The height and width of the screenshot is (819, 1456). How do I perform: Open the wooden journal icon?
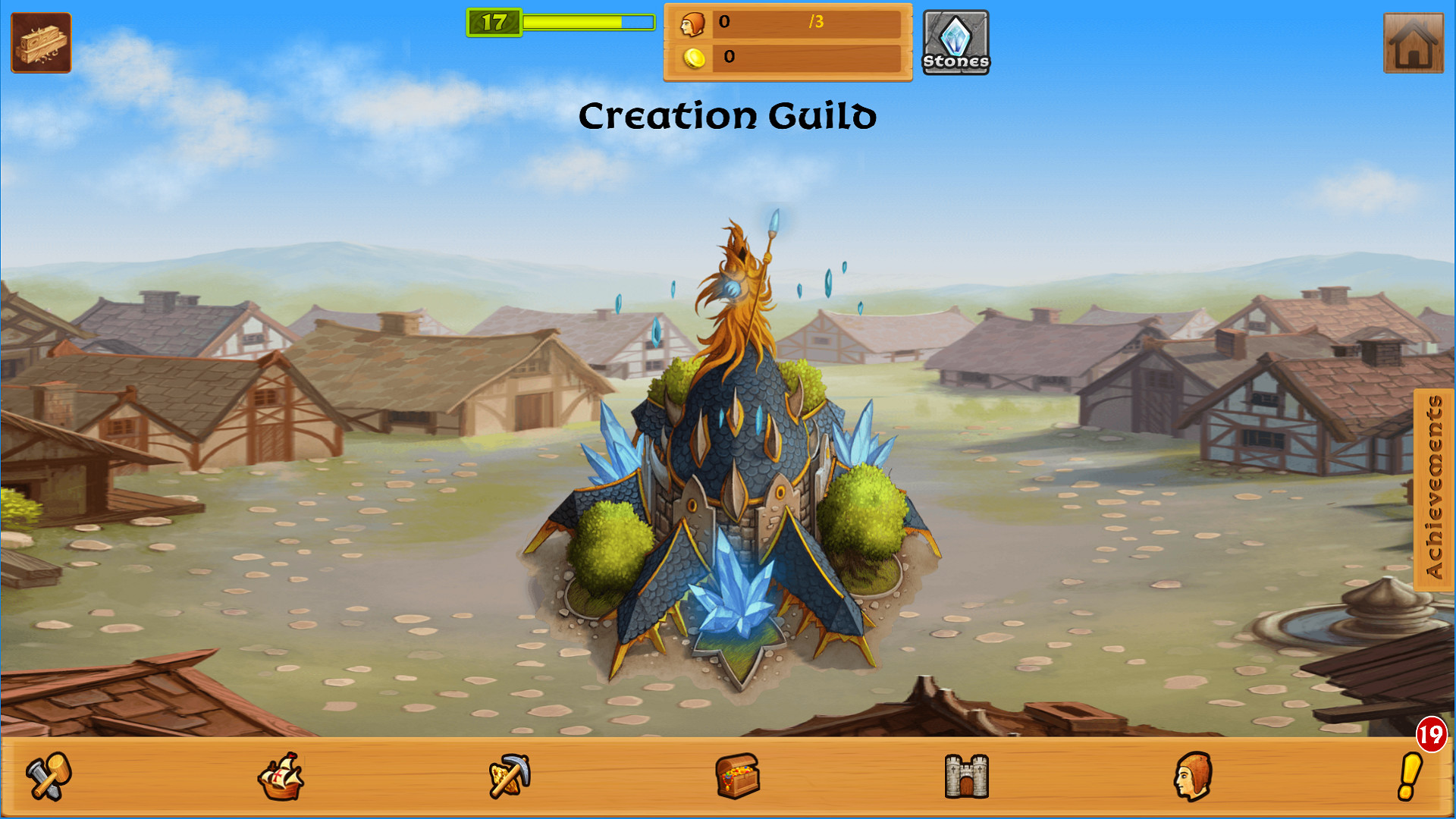(40, 42)
